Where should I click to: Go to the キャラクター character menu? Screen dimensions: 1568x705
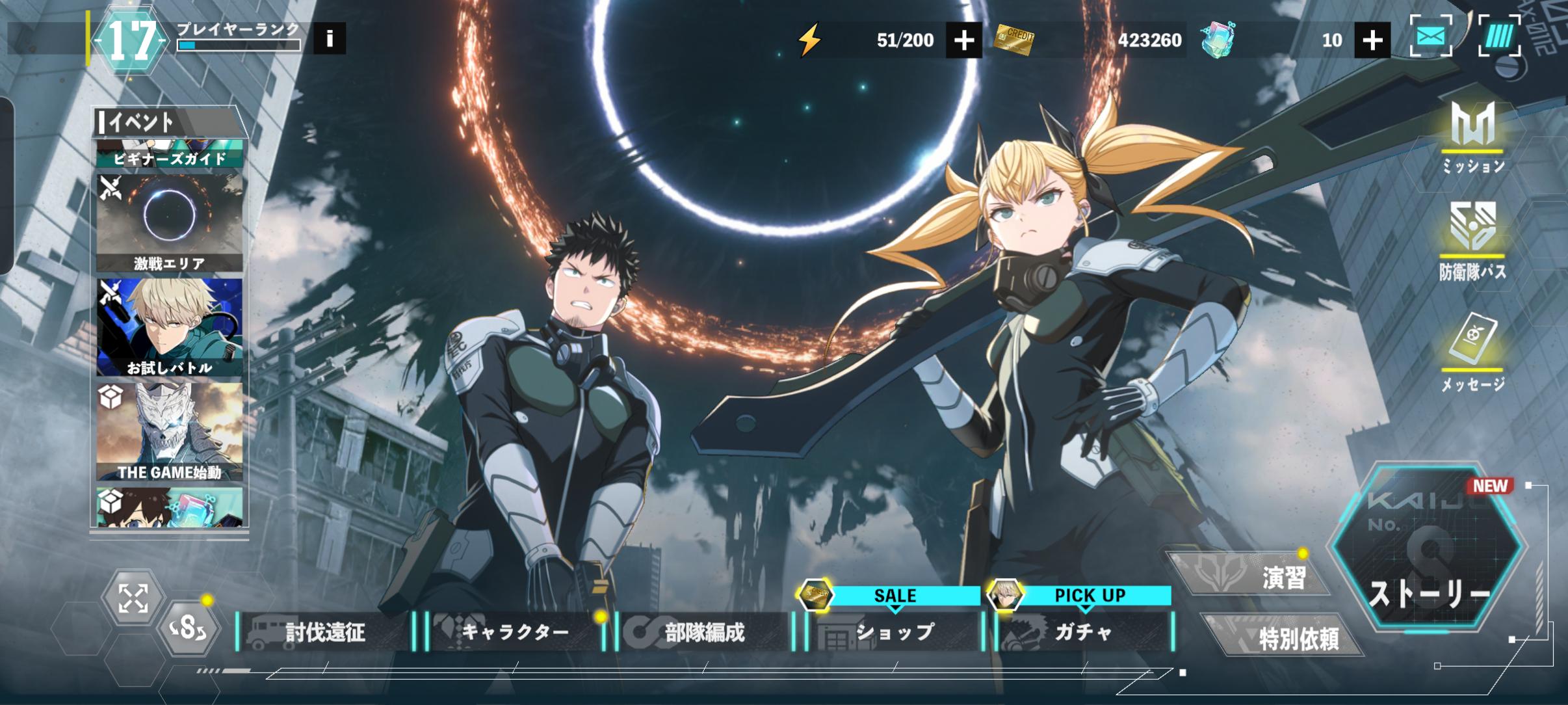click(515, 632)
